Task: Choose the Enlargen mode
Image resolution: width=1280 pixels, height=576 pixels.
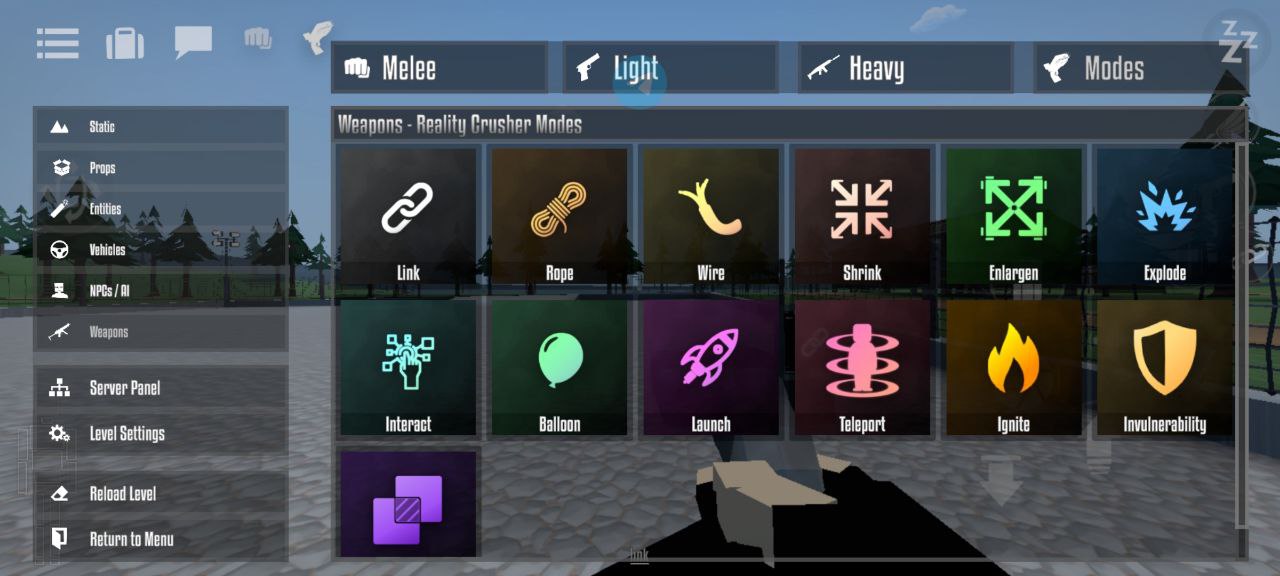Action: (1013, 215)
